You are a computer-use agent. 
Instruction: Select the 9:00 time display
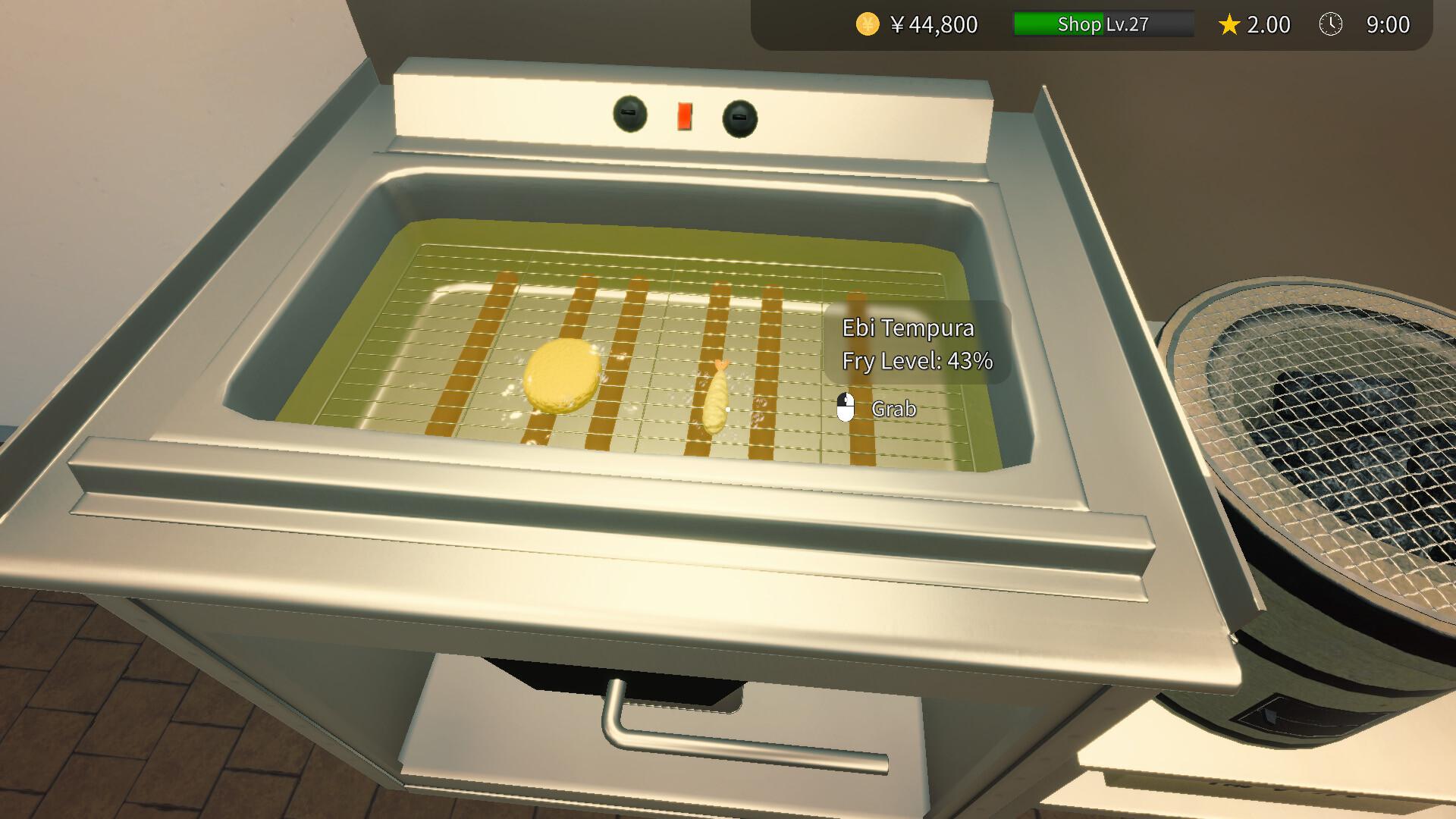[x=1388, y=24]
